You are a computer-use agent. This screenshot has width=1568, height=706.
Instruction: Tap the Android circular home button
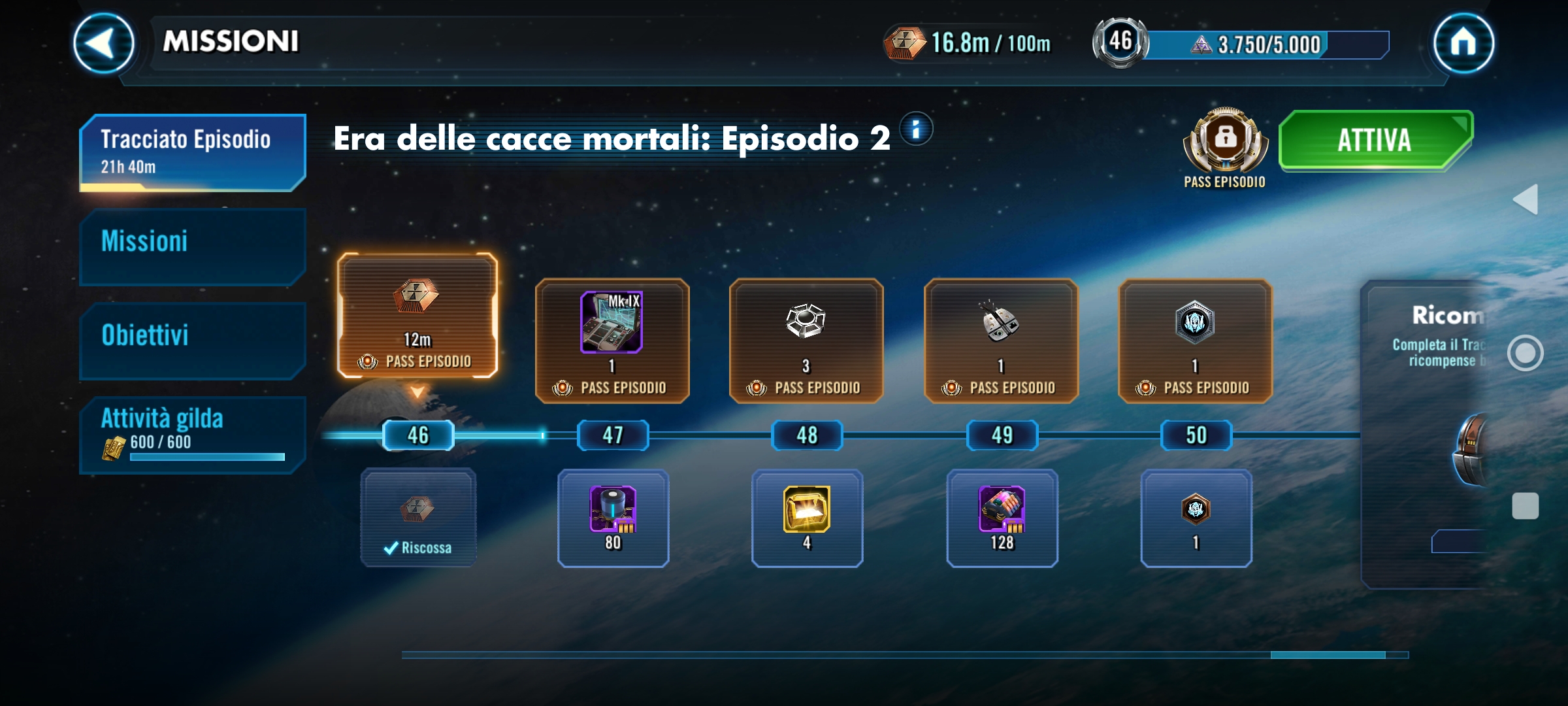pos(1526,353)
